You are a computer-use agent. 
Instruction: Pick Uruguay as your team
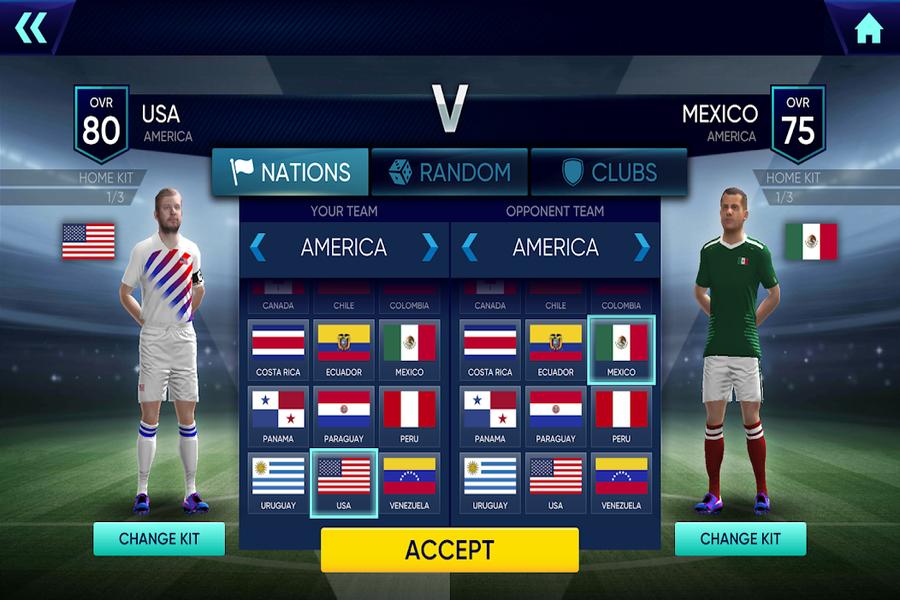278,483
